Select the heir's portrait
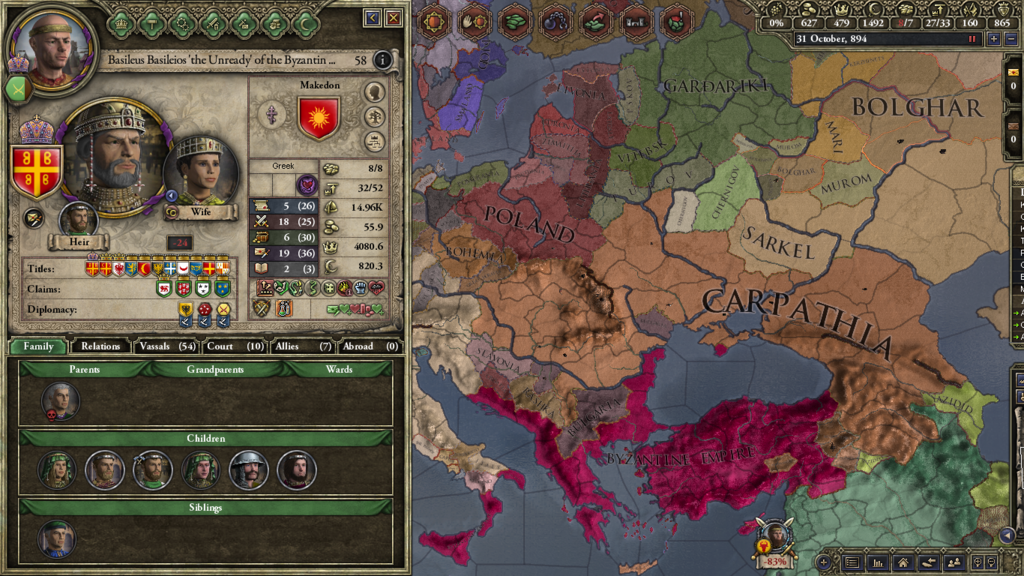This screenshot has width=1024, height=576. coord(78,220)
